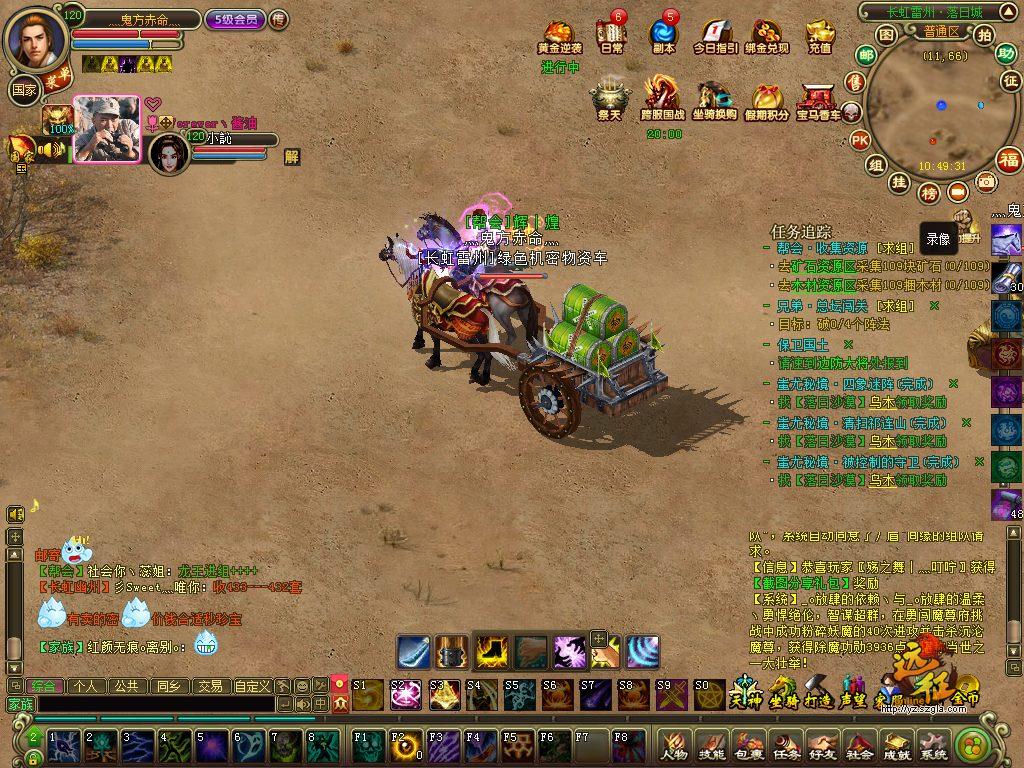Switch chat to the 个人 personal tab

click(85, 686)
